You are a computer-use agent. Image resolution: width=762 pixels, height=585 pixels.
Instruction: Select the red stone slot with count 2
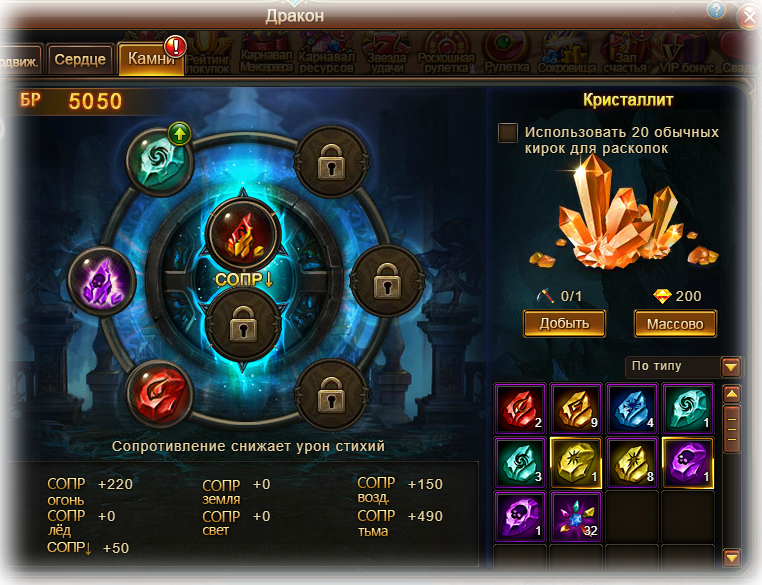[522, 408]
